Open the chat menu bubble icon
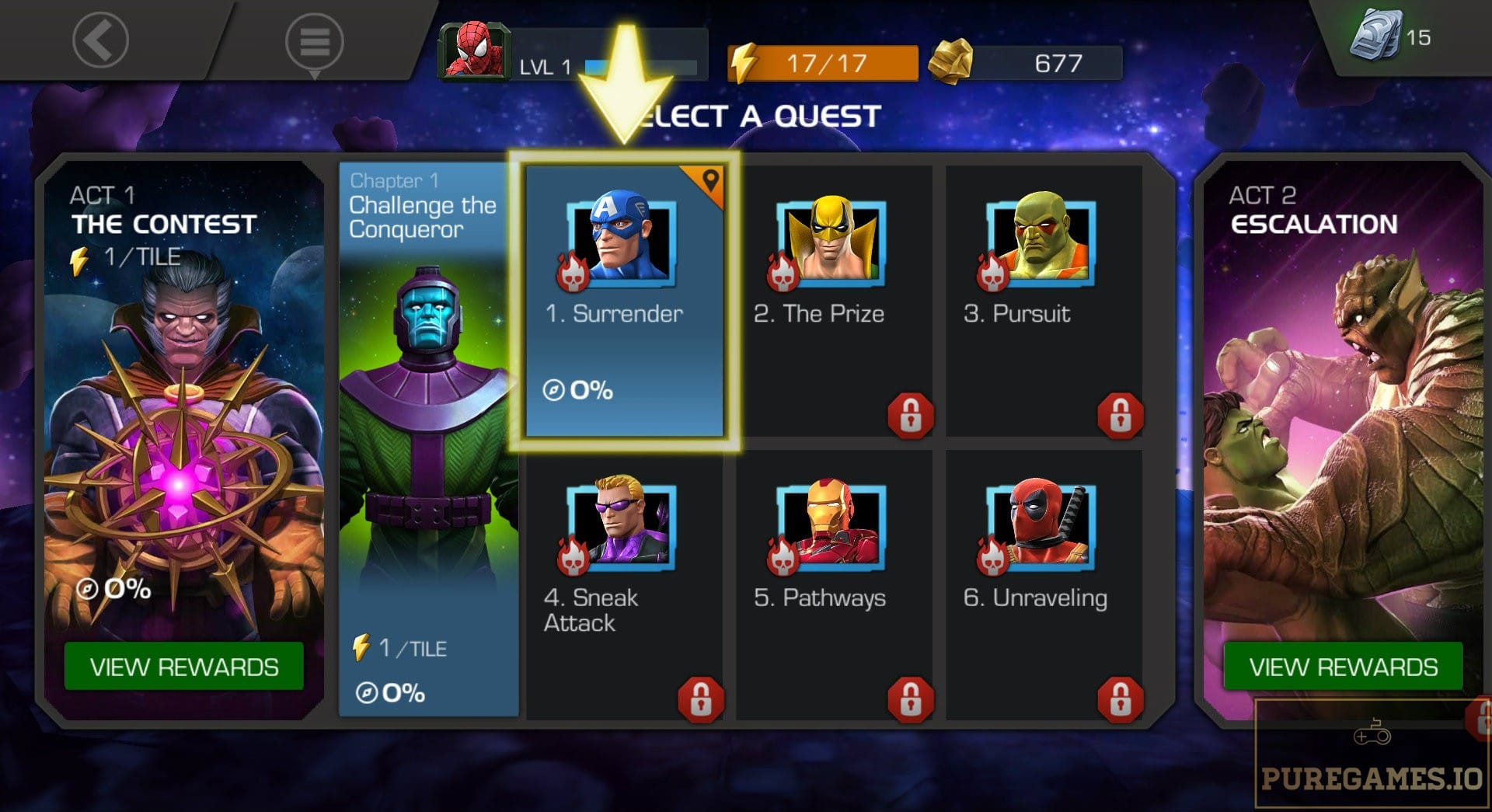 tap(314, 41)
